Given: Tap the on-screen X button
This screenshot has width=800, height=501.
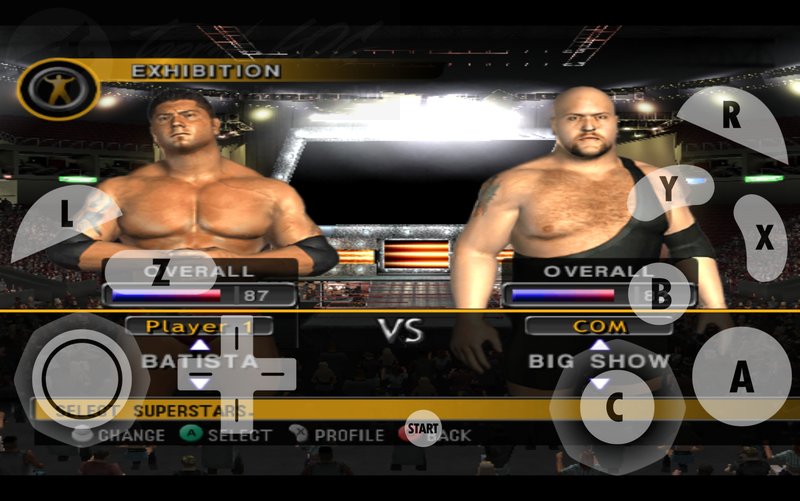Looking at the screenshot, I should point(762,237).
